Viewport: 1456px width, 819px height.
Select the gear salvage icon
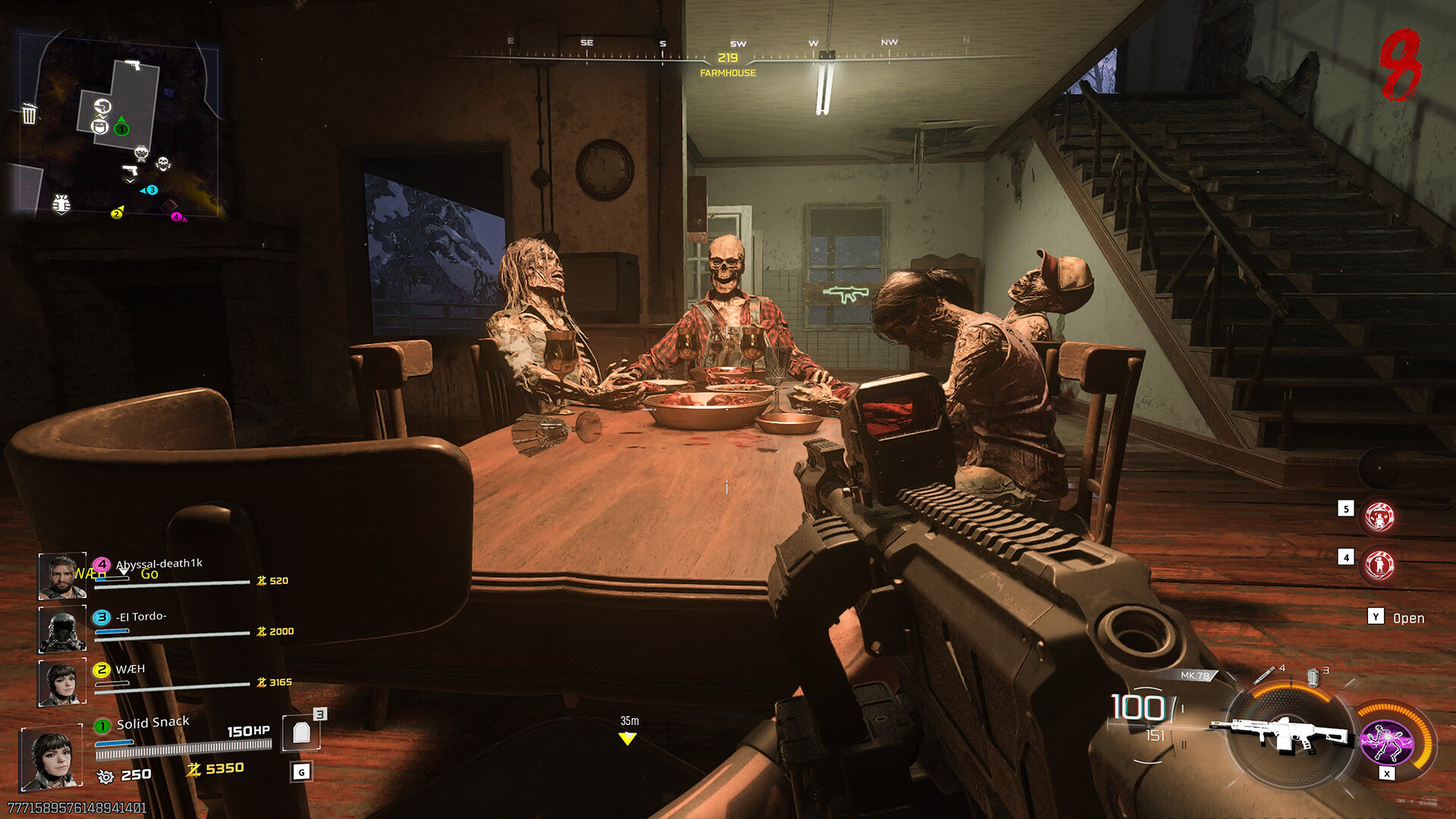coord(105,776)
